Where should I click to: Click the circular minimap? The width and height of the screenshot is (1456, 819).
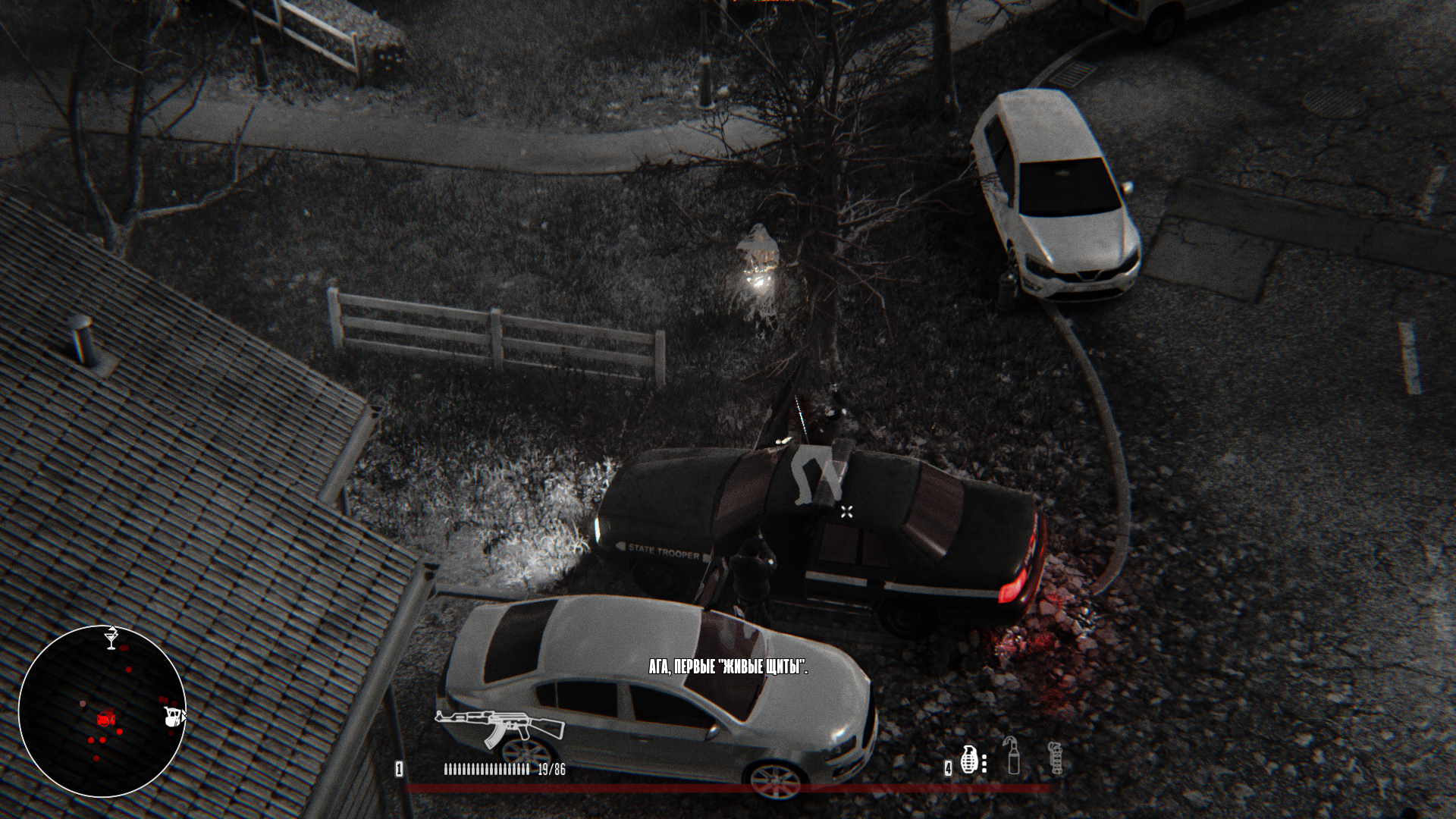point(102,711)
